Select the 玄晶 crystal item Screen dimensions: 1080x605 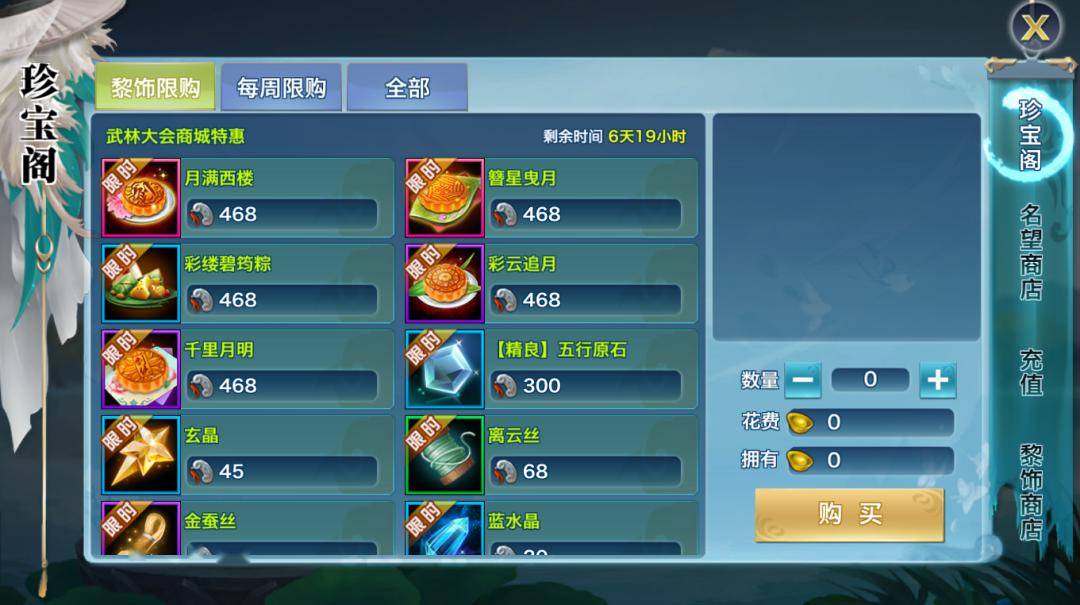pos(248,456)
